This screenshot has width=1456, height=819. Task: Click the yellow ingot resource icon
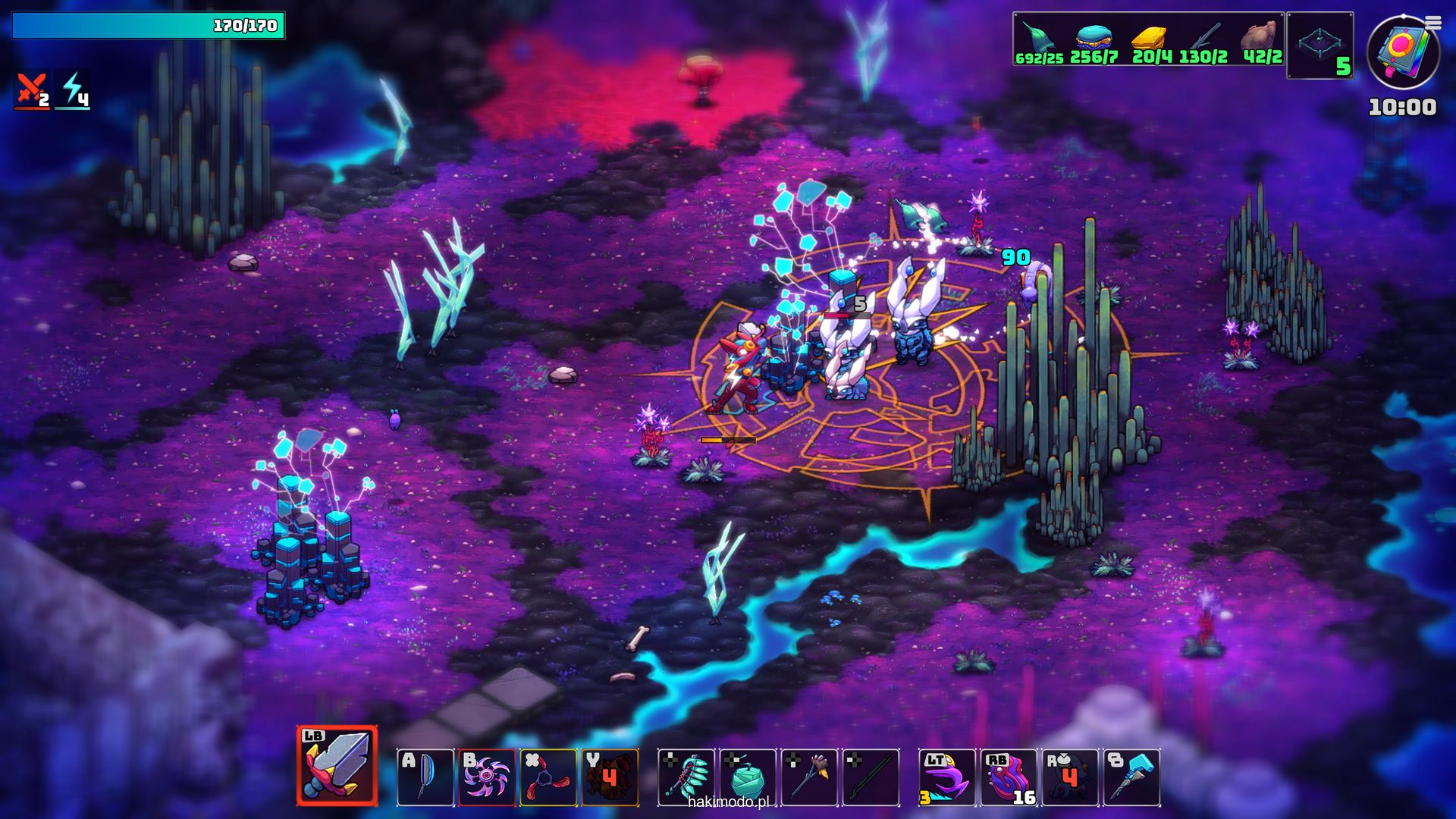point(1149,38)
